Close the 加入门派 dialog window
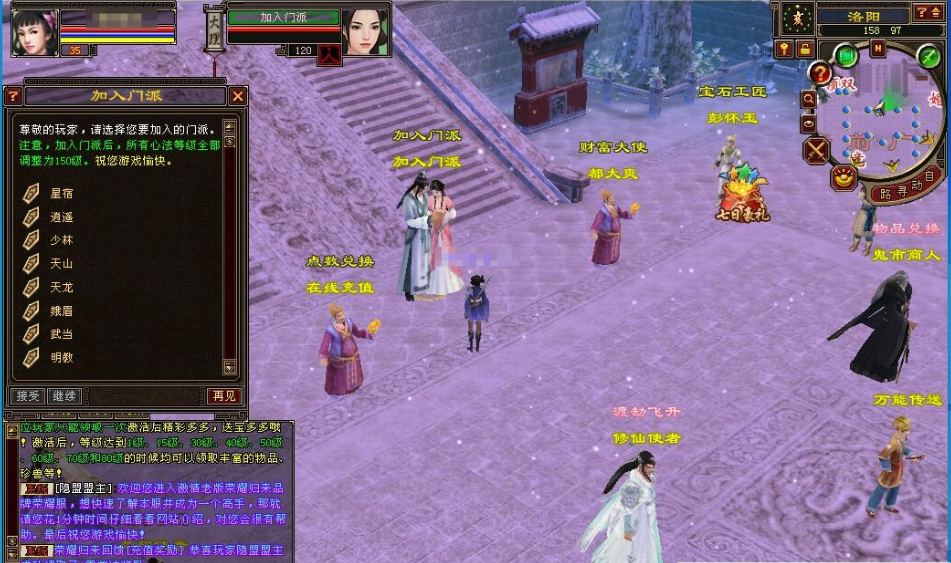951x563 pixels. coord(238,96)
